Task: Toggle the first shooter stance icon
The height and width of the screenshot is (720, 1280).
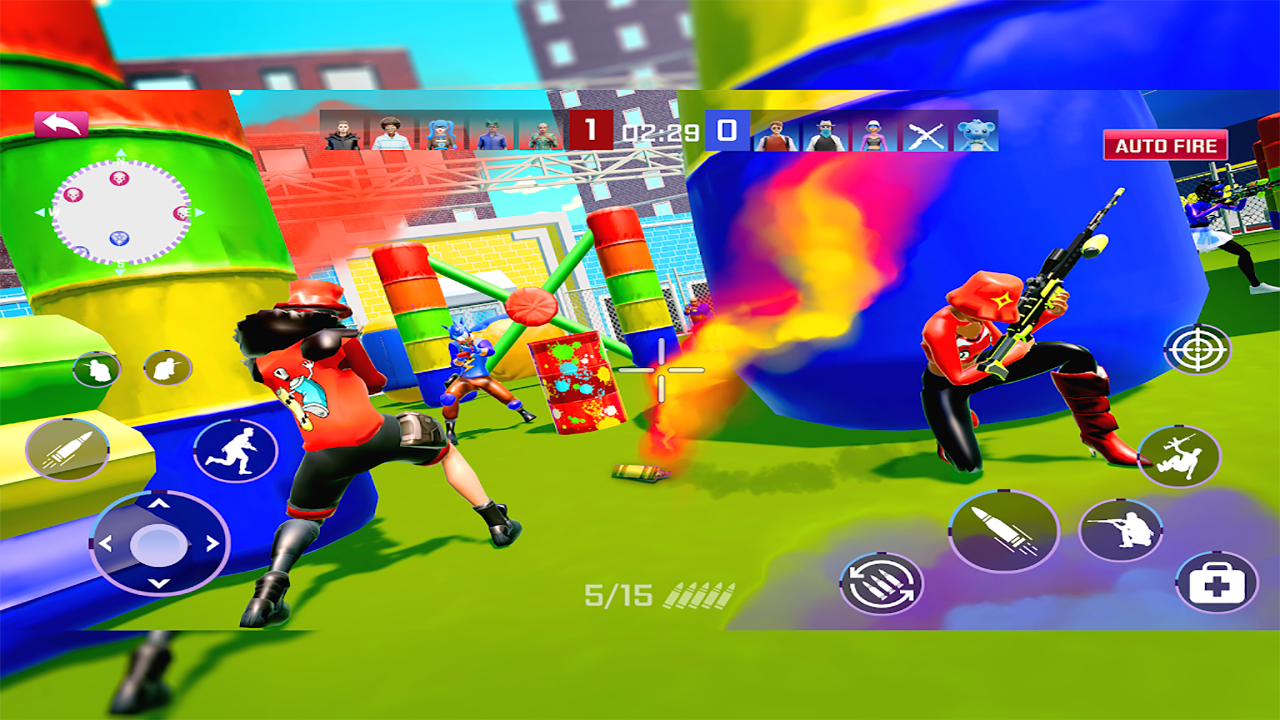Action: (96, 368)
